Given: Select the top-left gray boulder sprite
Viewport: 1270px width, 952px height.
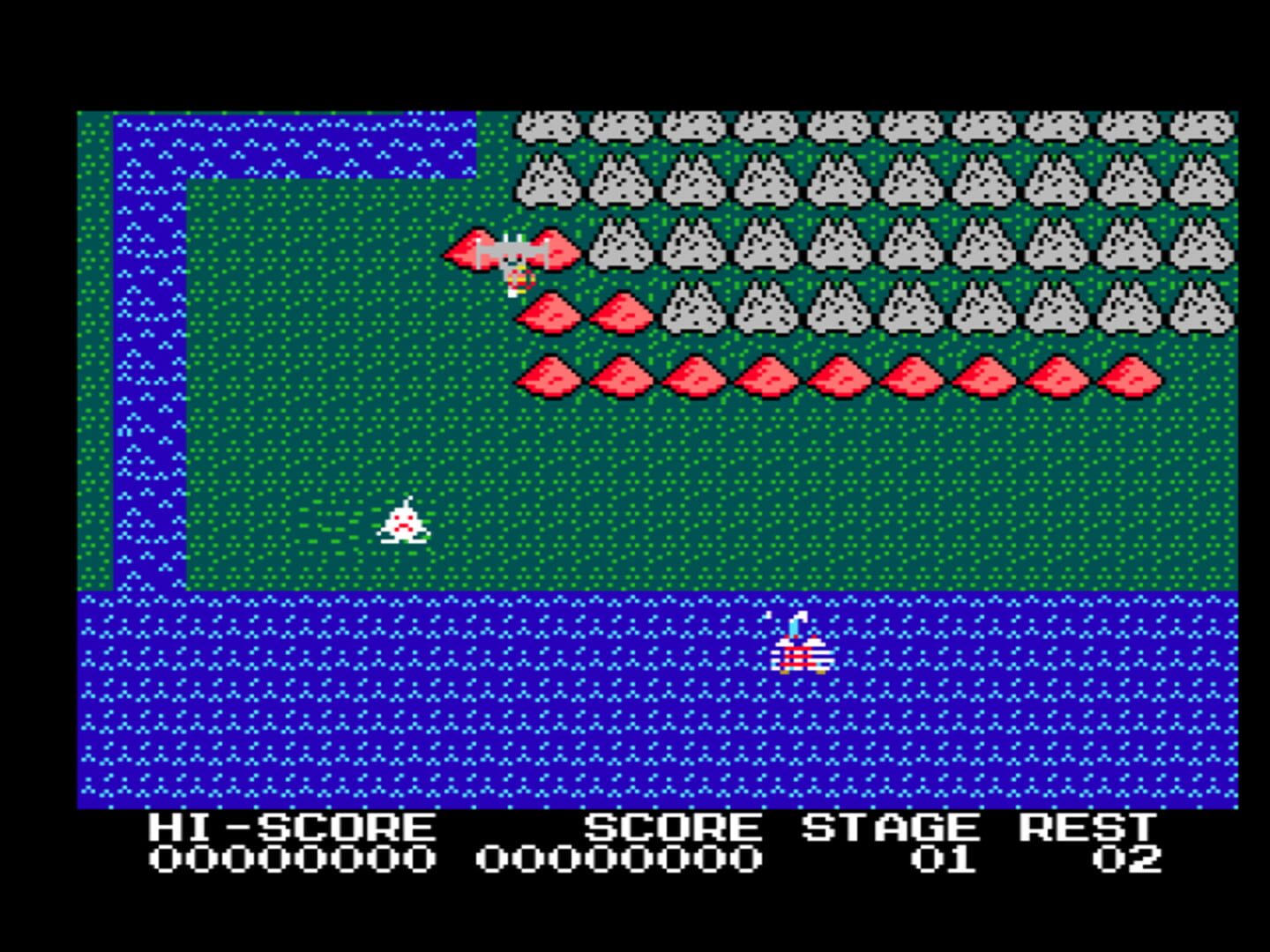Looking at the screenshot, I should (549, 126).
